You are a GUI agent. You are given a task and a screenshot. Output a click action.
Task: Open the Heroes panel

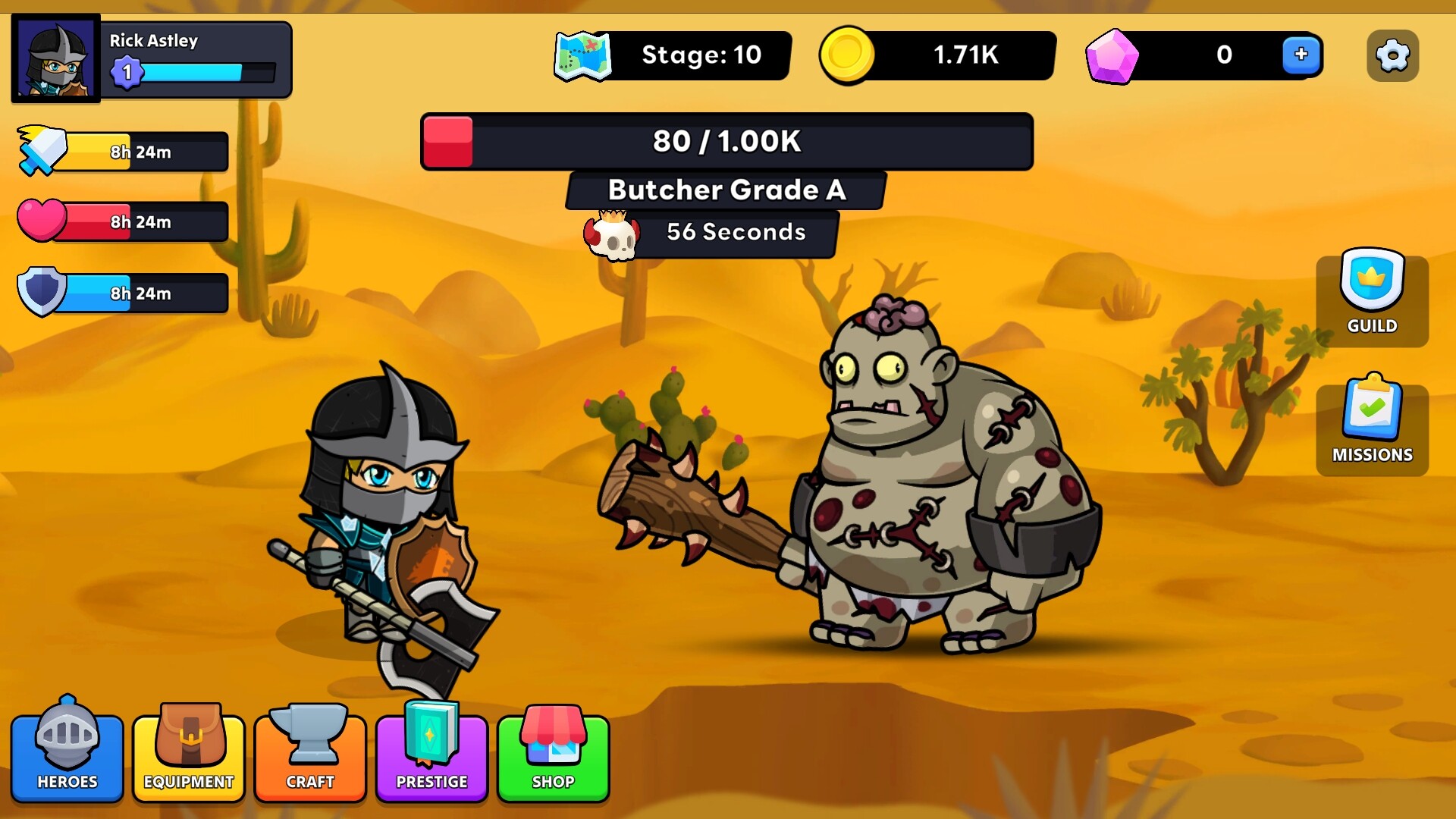click(67, 756)
